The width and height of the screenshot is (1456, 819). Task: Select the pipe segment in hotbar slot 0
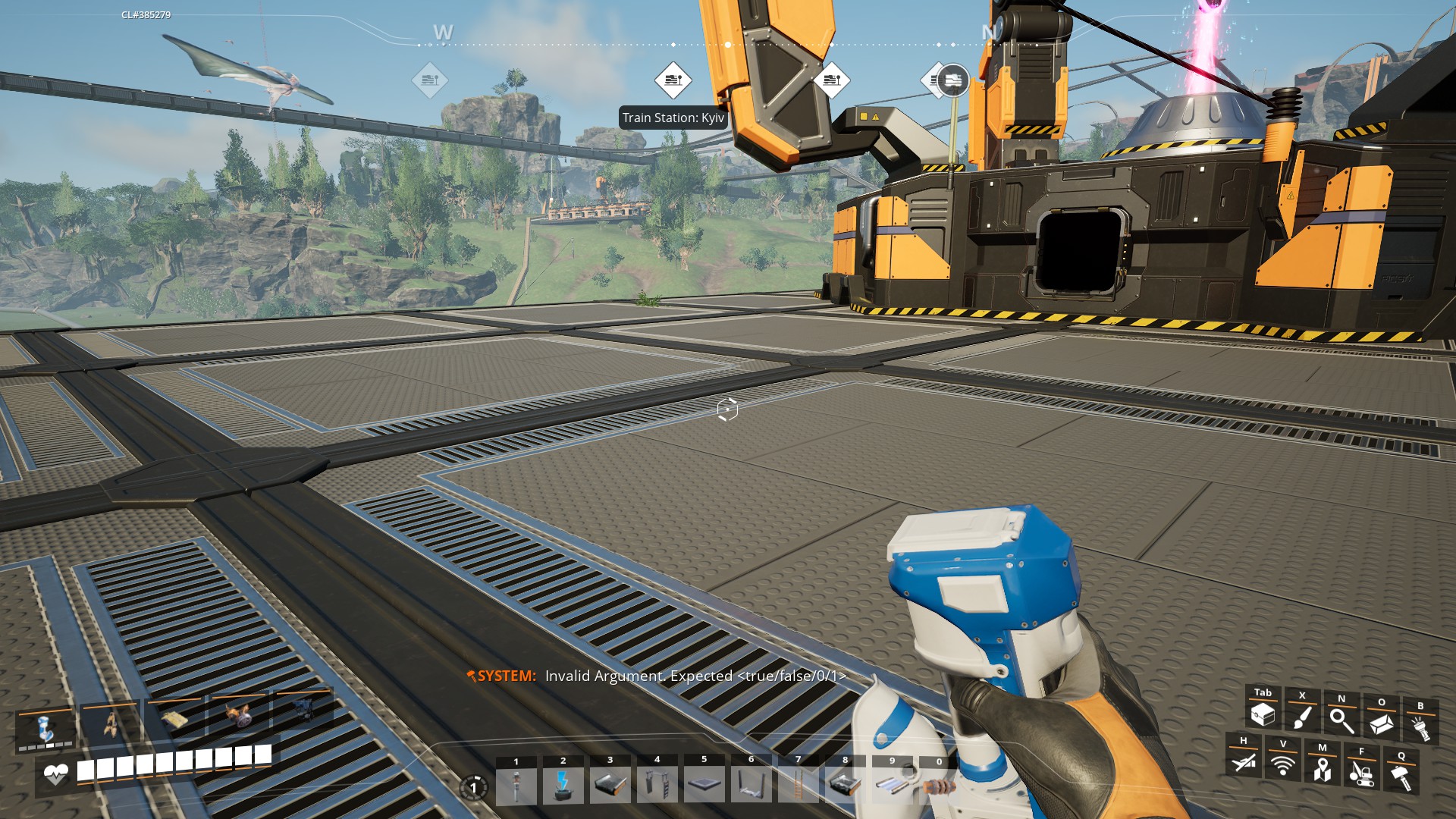pyautogui.click(x=939, y=786)
